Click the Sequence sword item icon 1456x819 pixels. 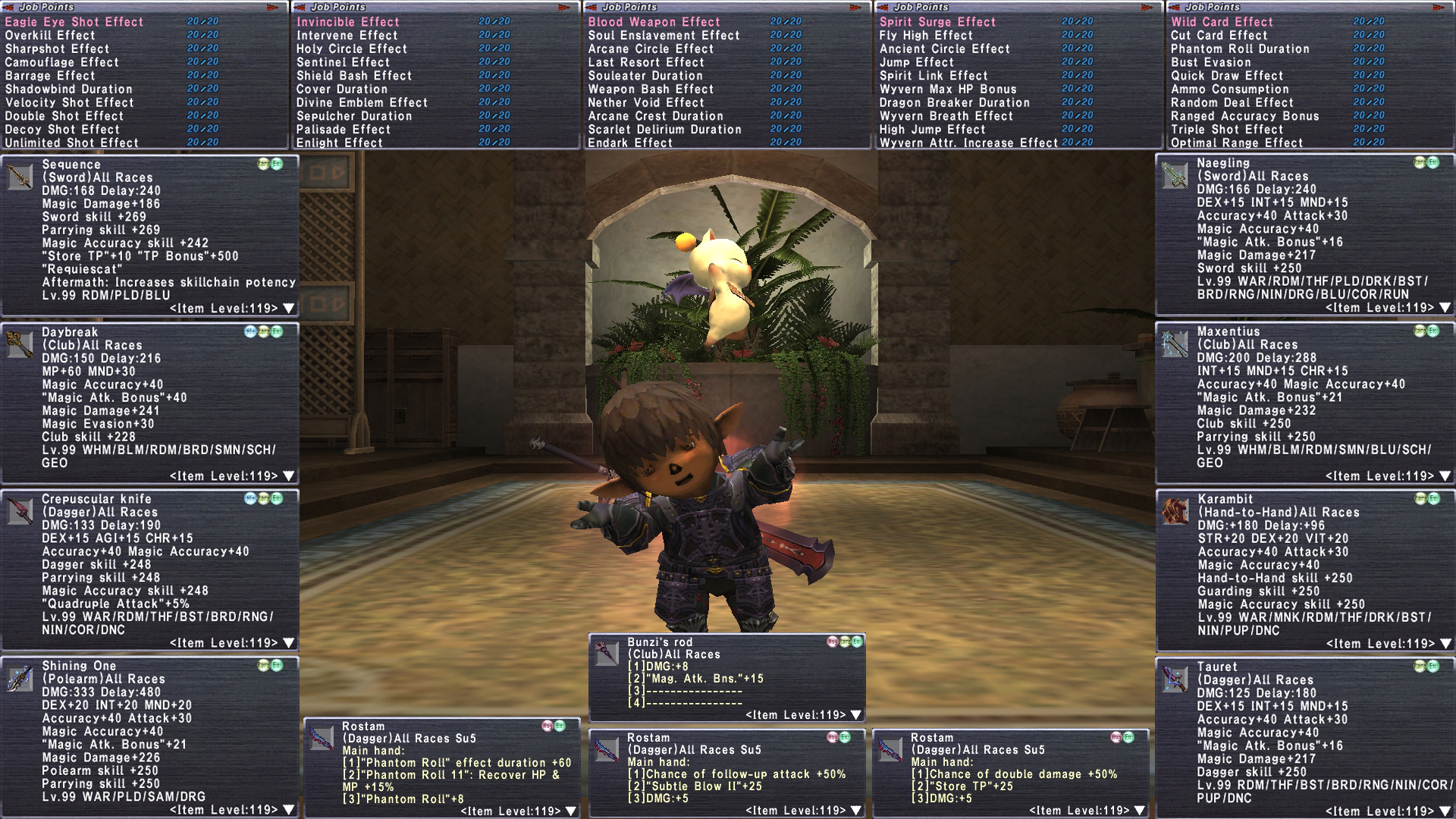[20, 177]
